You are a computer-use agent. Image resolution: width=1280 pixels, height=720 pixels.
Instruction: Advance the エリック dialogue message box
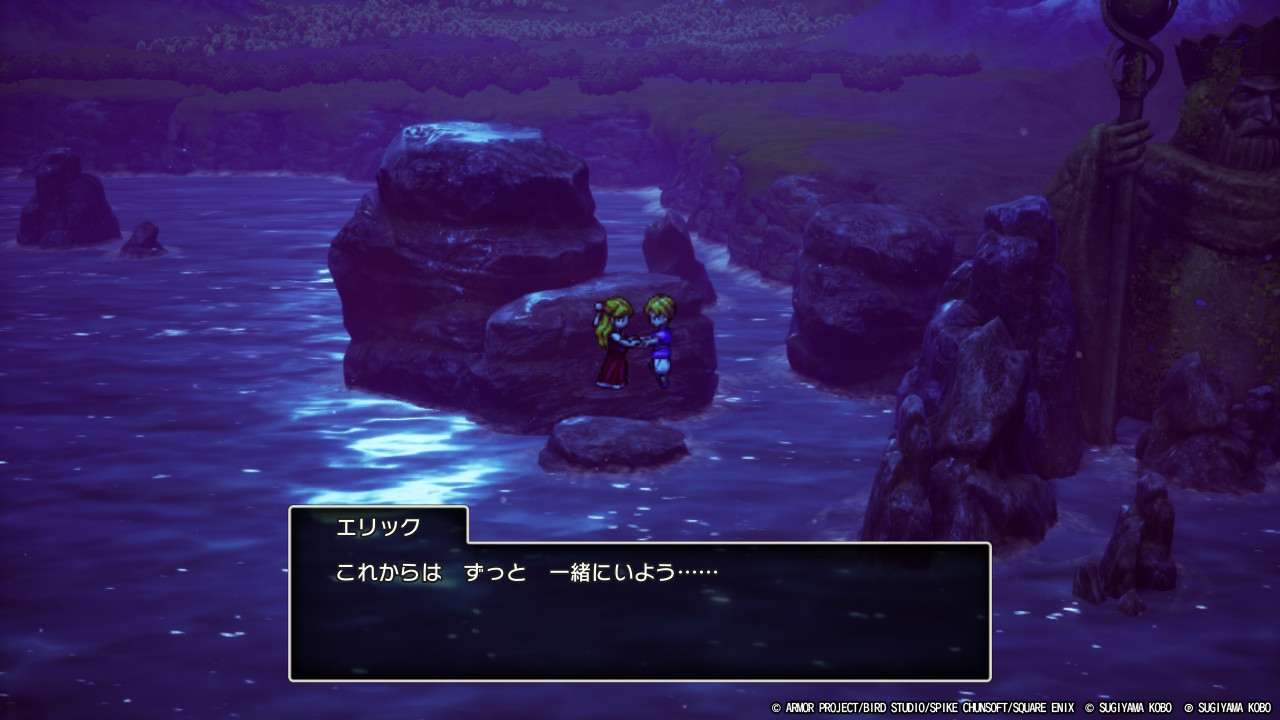point(639,611)
